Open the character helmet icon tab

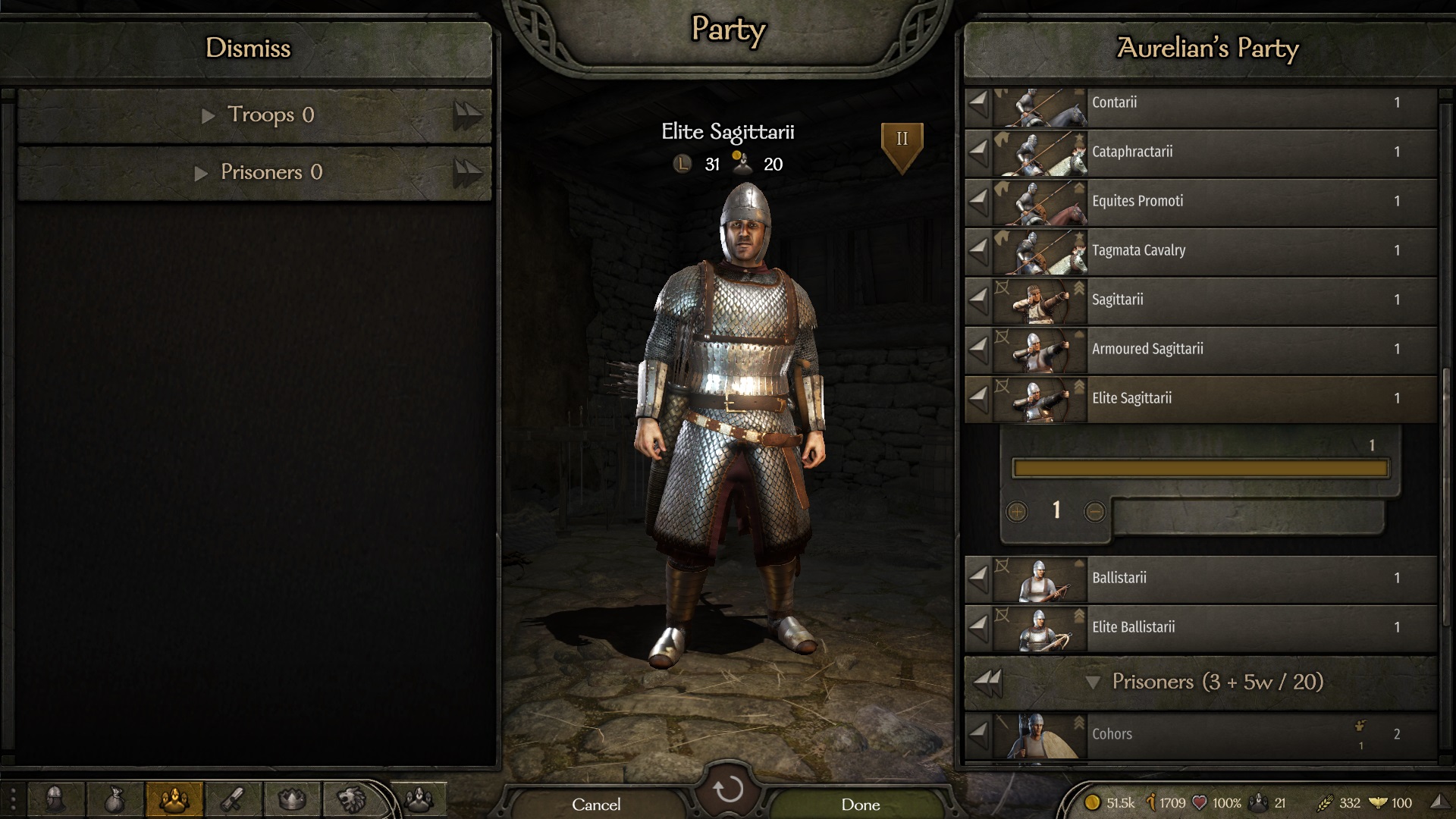[x=55, y=799]
